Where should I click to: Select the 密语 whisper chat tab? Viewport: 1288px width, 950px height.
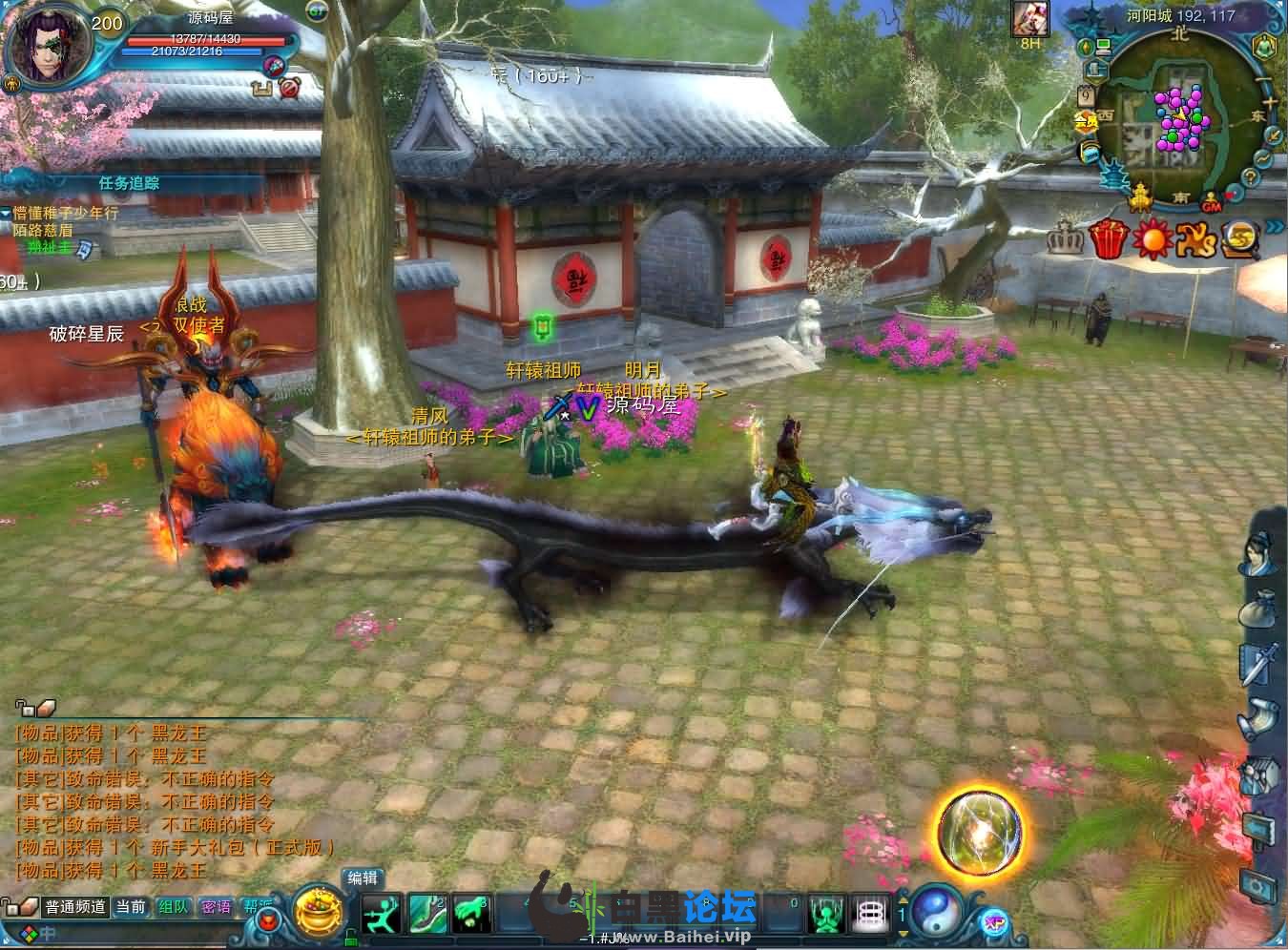click(216, 907)
